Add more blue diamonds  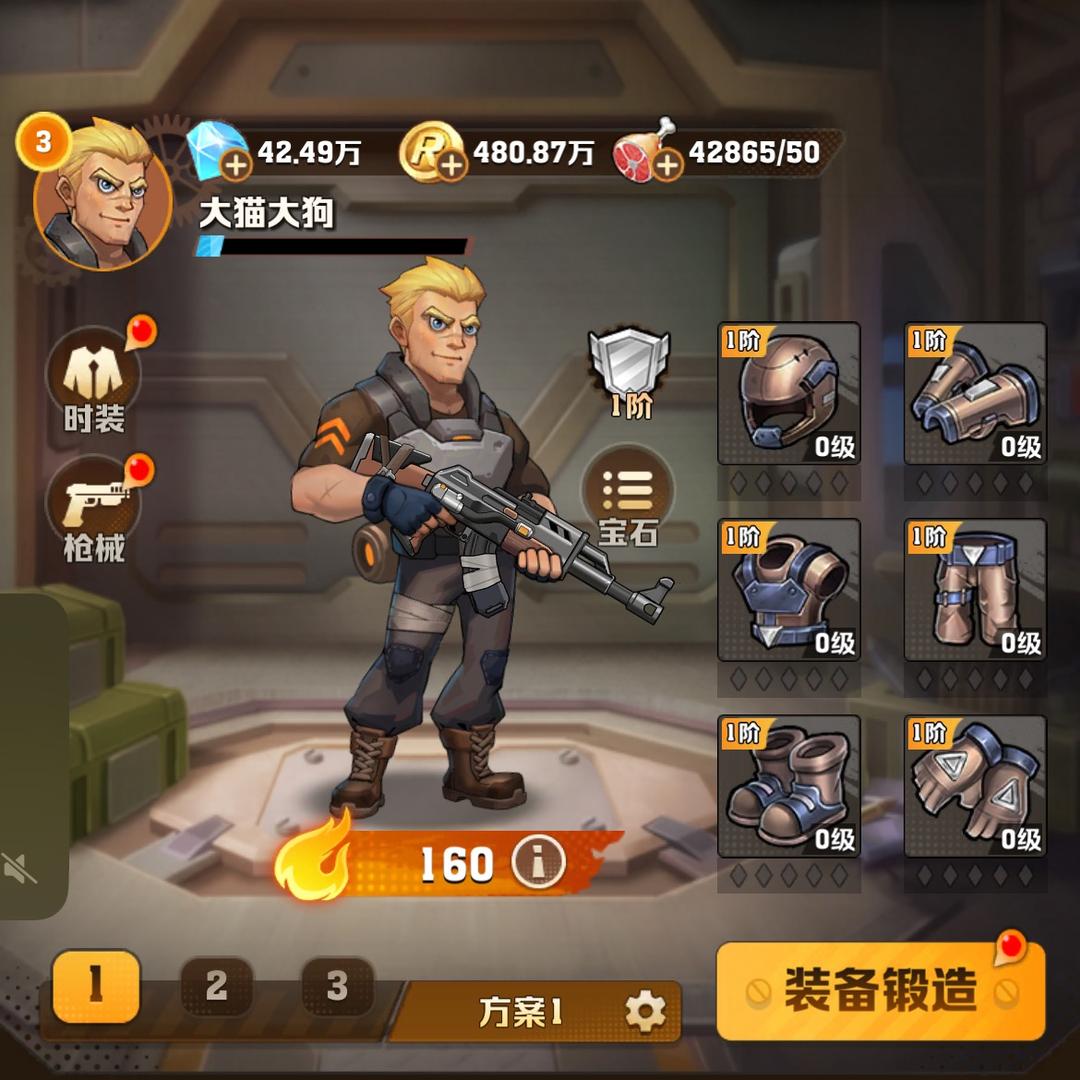pyautogui.click(x=236, y=164)
